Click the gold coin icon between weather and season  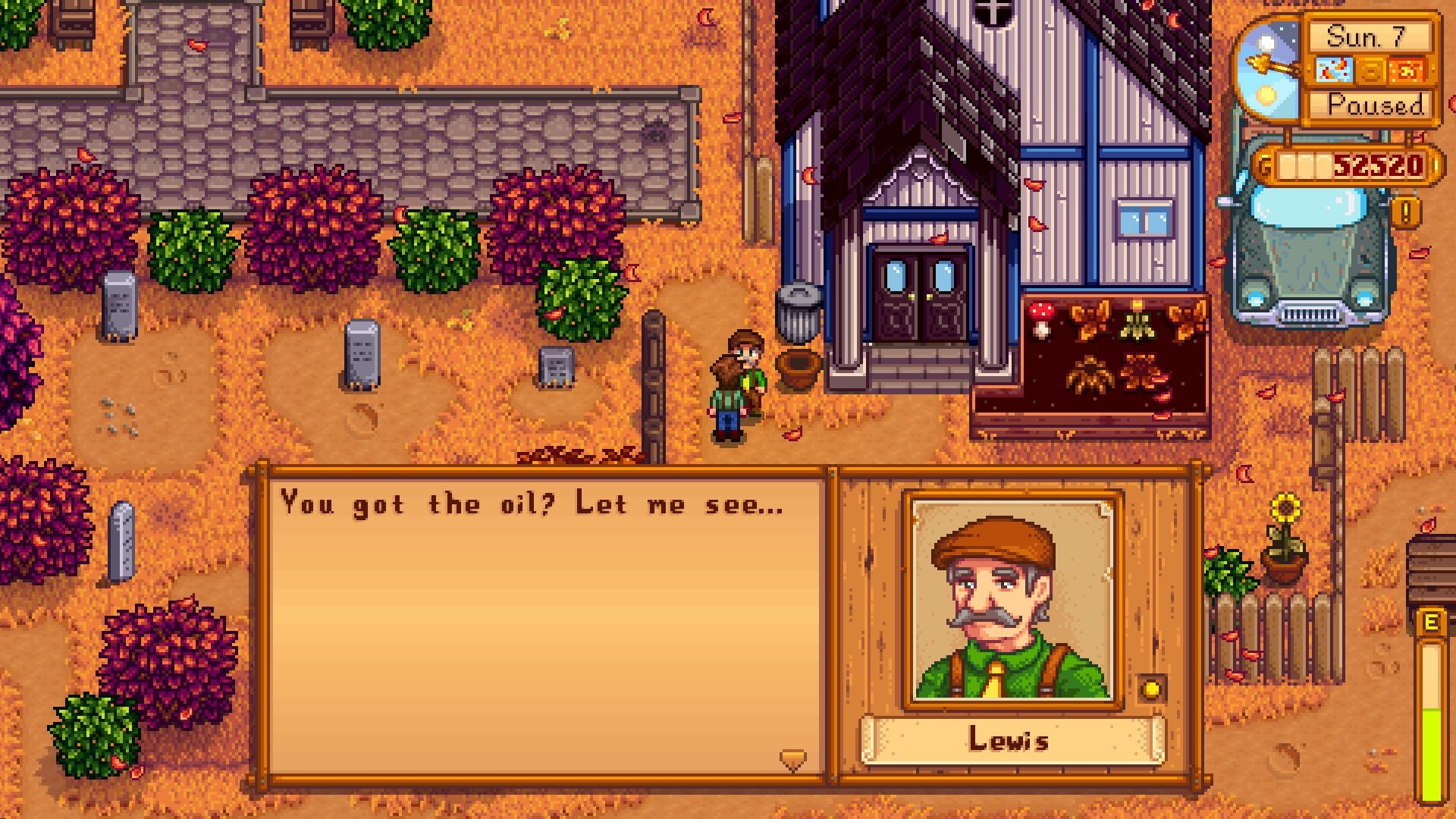point(1370,71)
